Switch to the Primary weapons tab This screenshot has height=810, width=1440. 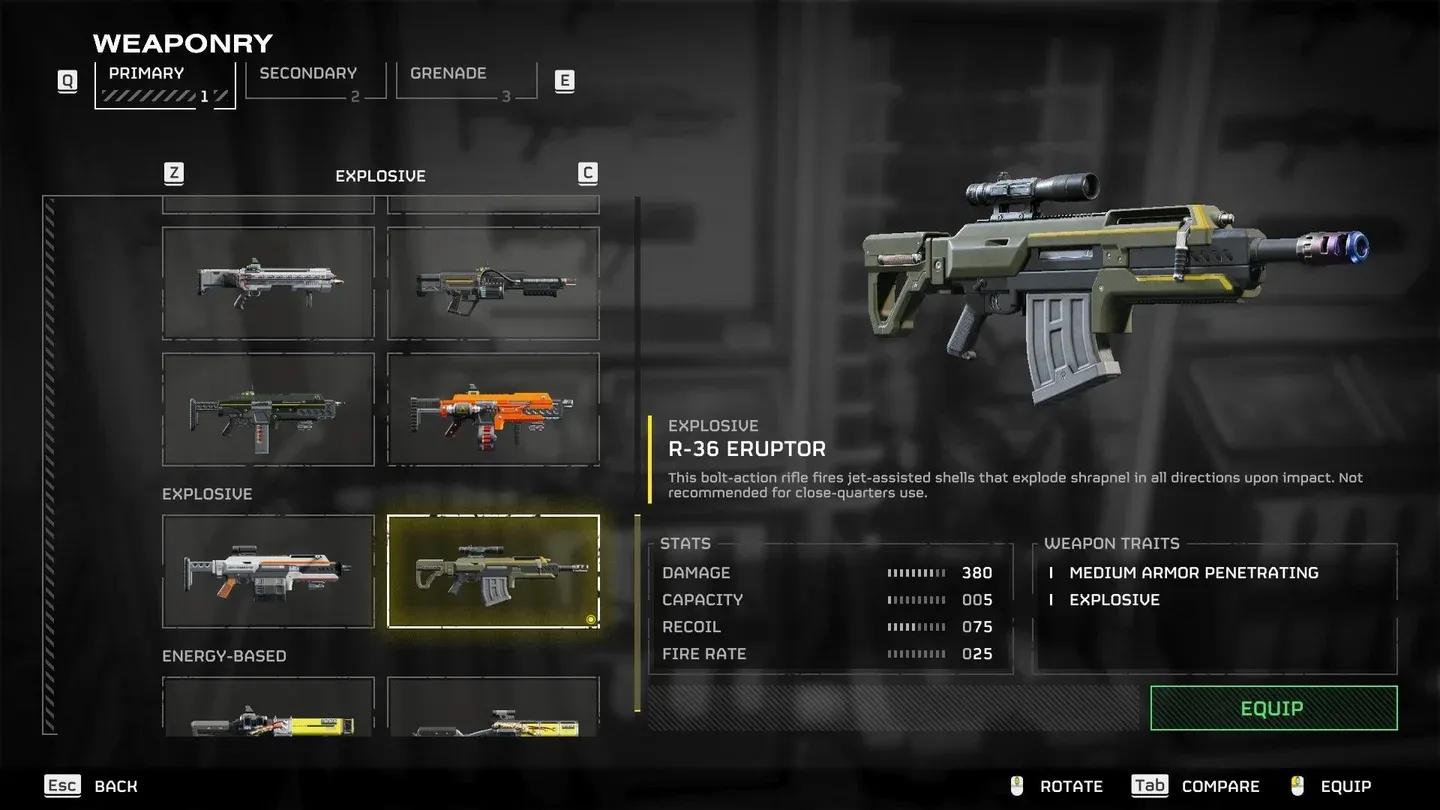tap(165, 84)
